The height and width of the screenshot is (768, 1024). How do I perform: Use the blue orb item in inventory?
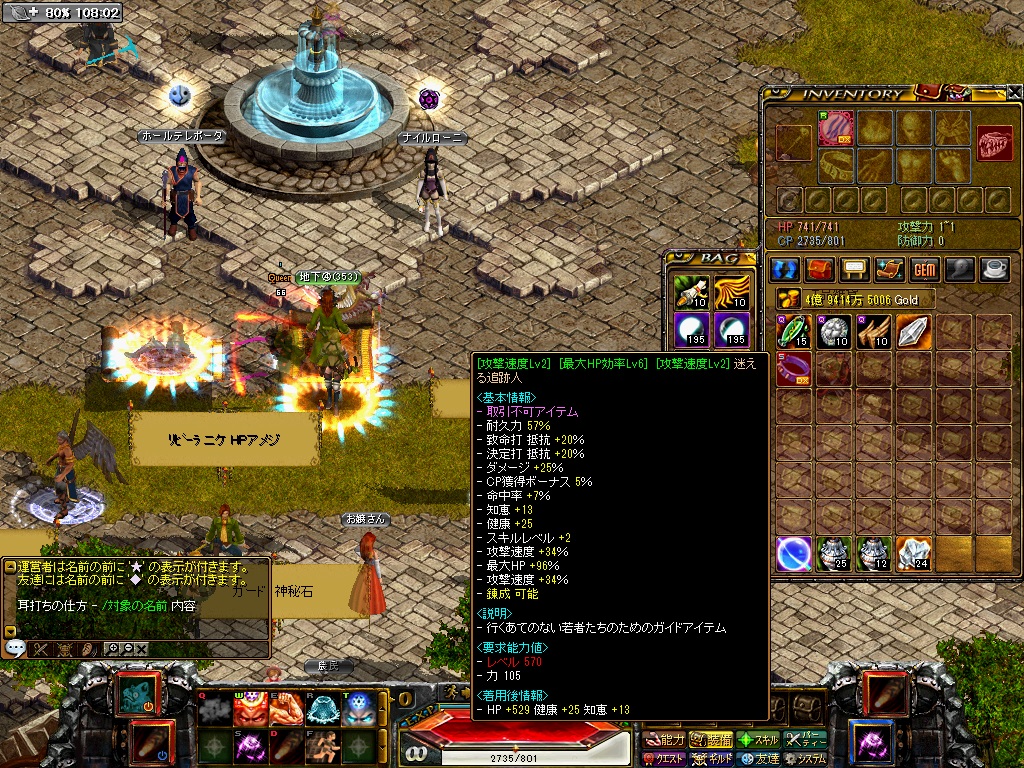coord(794,553)
